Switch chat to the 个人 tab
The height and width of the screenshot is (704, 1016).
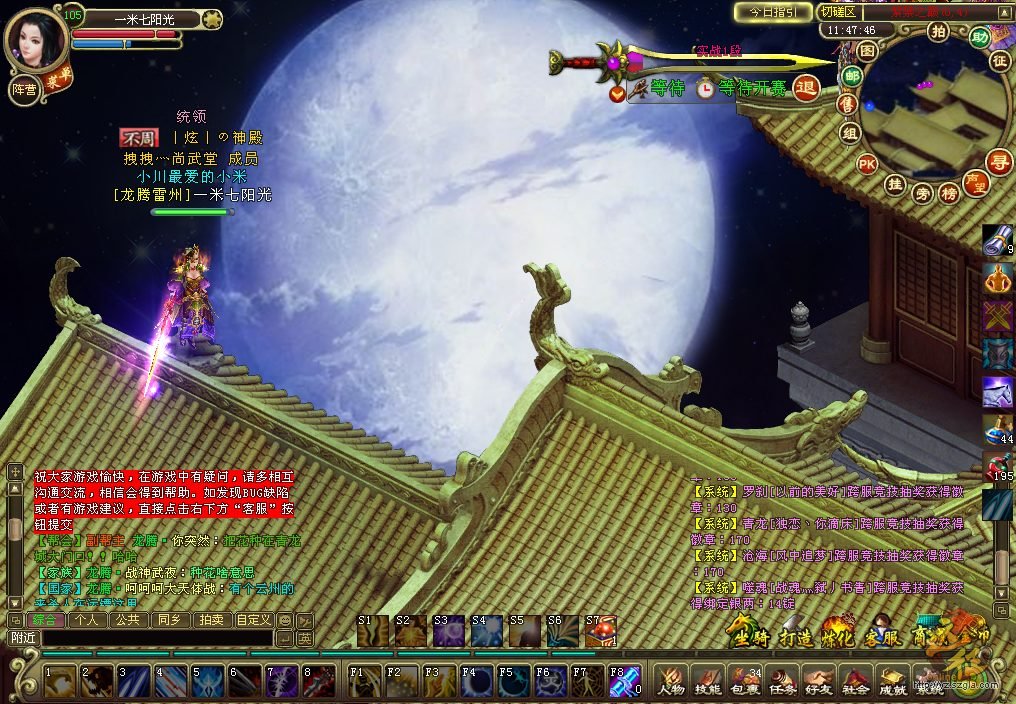tap(86, 620)
